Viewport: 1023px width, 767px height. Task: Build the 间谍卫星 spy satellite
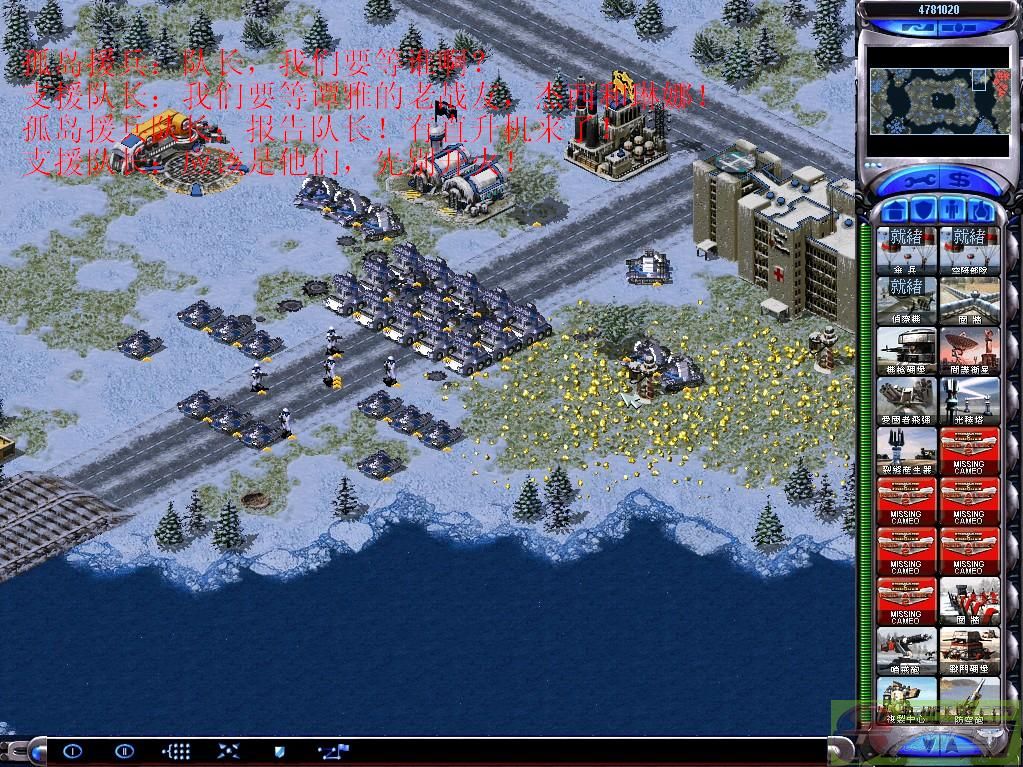(969, 350)
